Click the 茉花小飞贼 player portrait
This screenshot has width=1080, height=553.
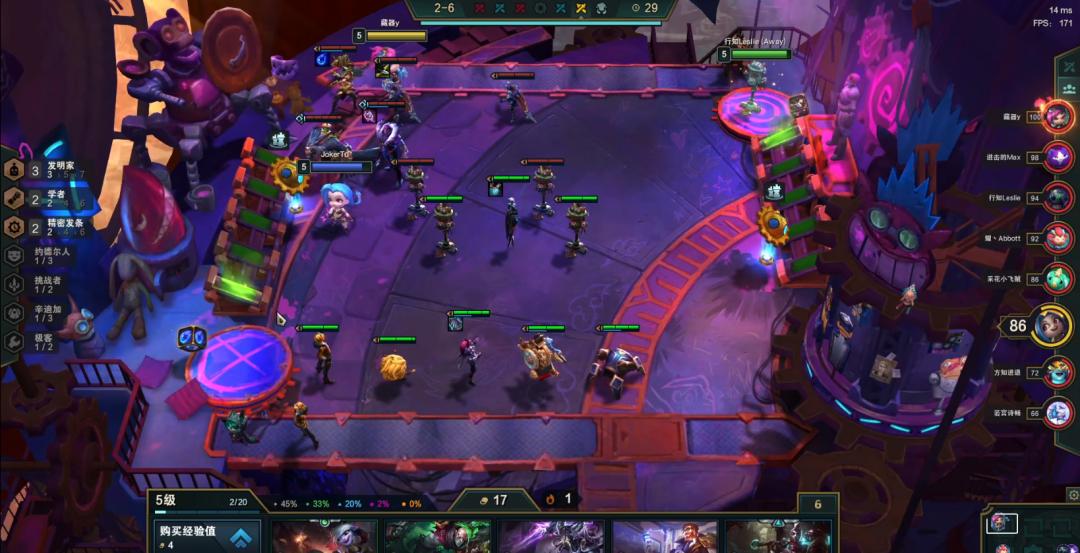click(x=1058, y=279)
